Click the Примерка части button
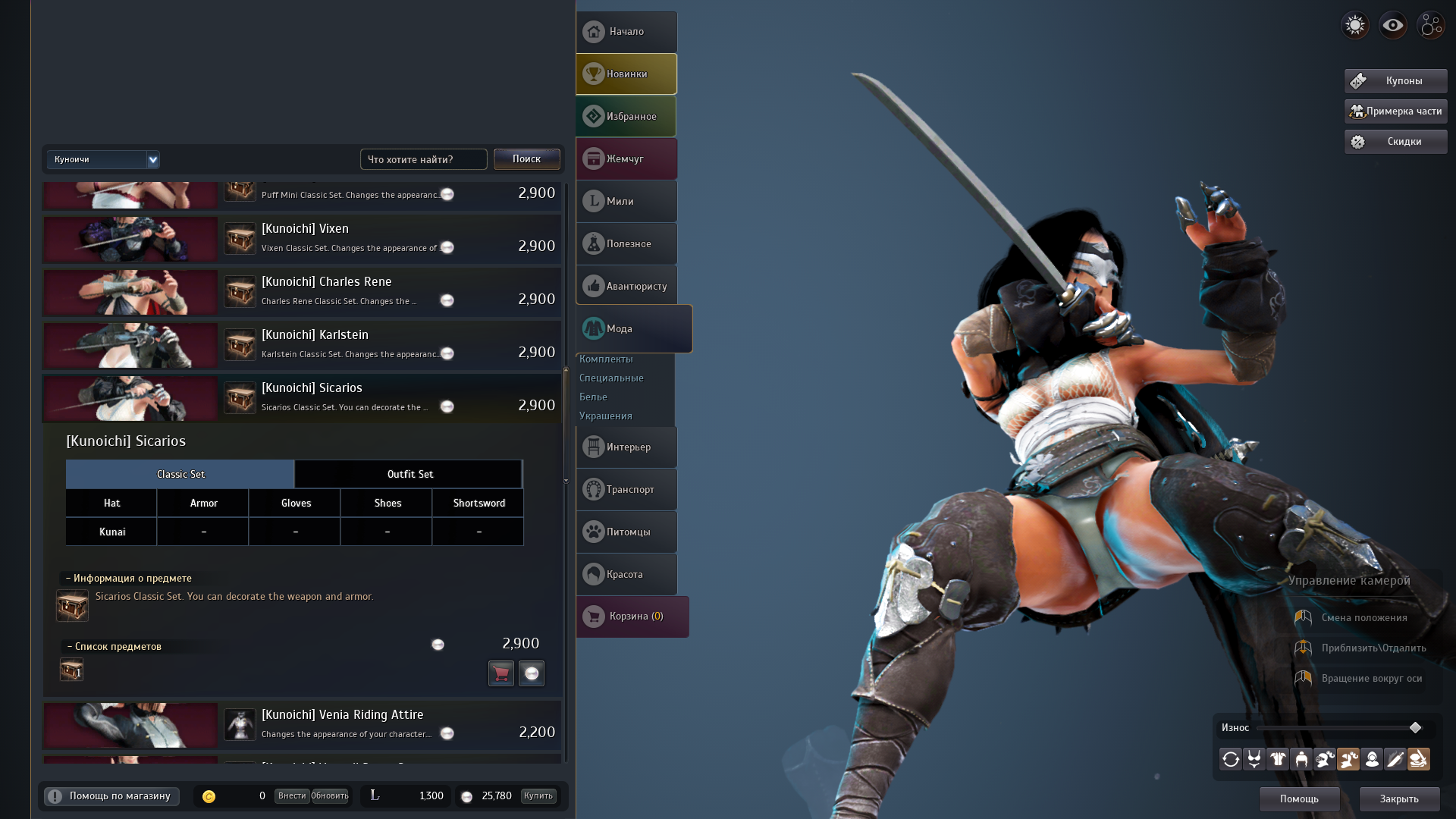This screenshot has width=1456, height=819. (x=1395, y=111)
